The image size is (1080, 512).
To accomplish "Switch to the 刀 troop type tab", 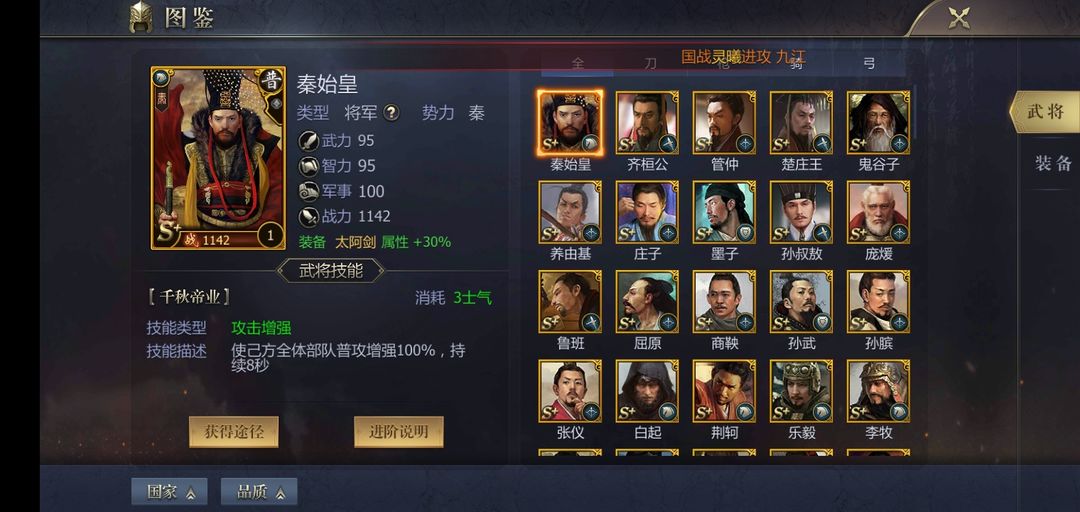I will pos(651,64).
